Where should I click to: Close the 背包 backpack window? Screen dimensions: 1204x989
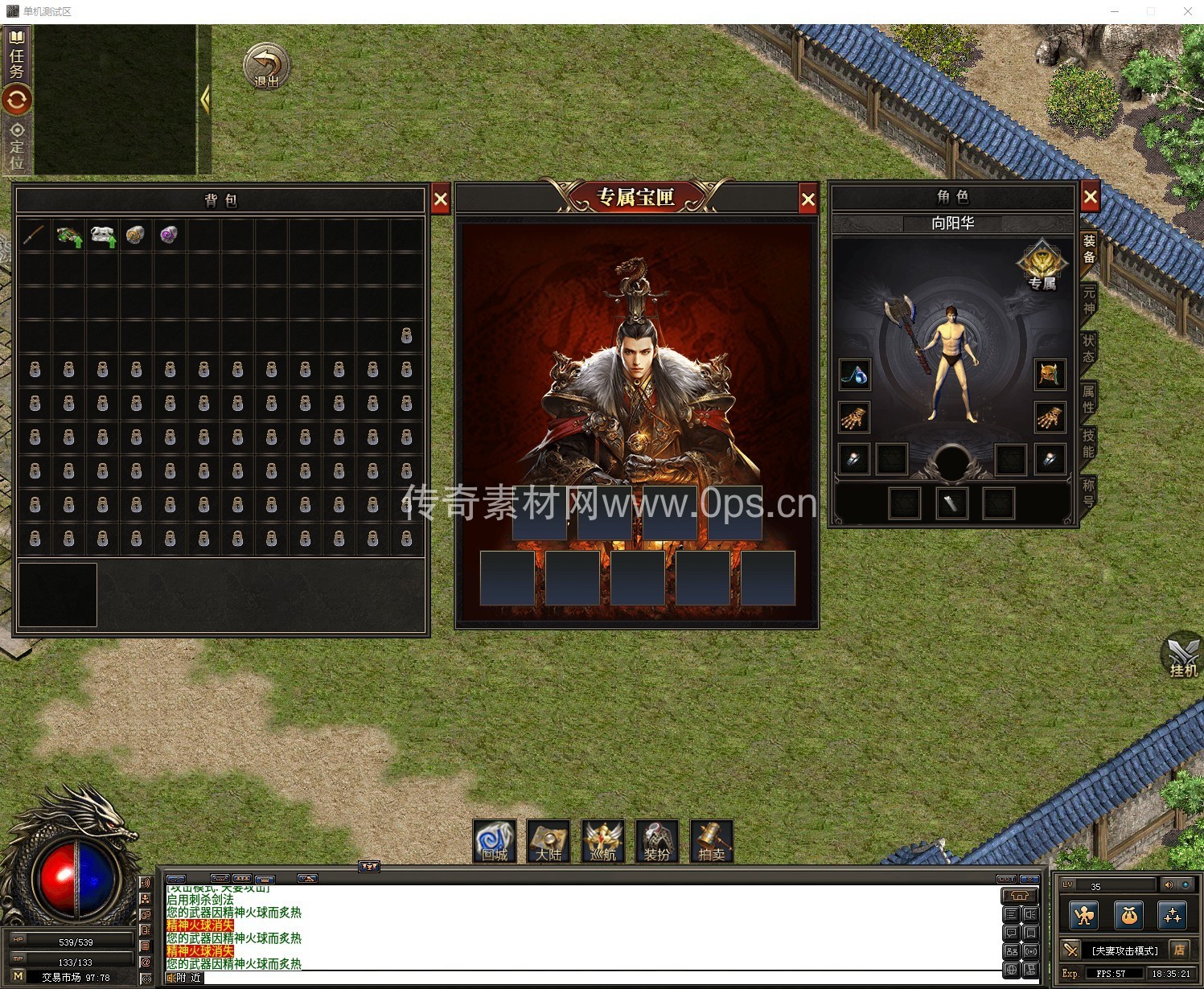pos(441,199)
